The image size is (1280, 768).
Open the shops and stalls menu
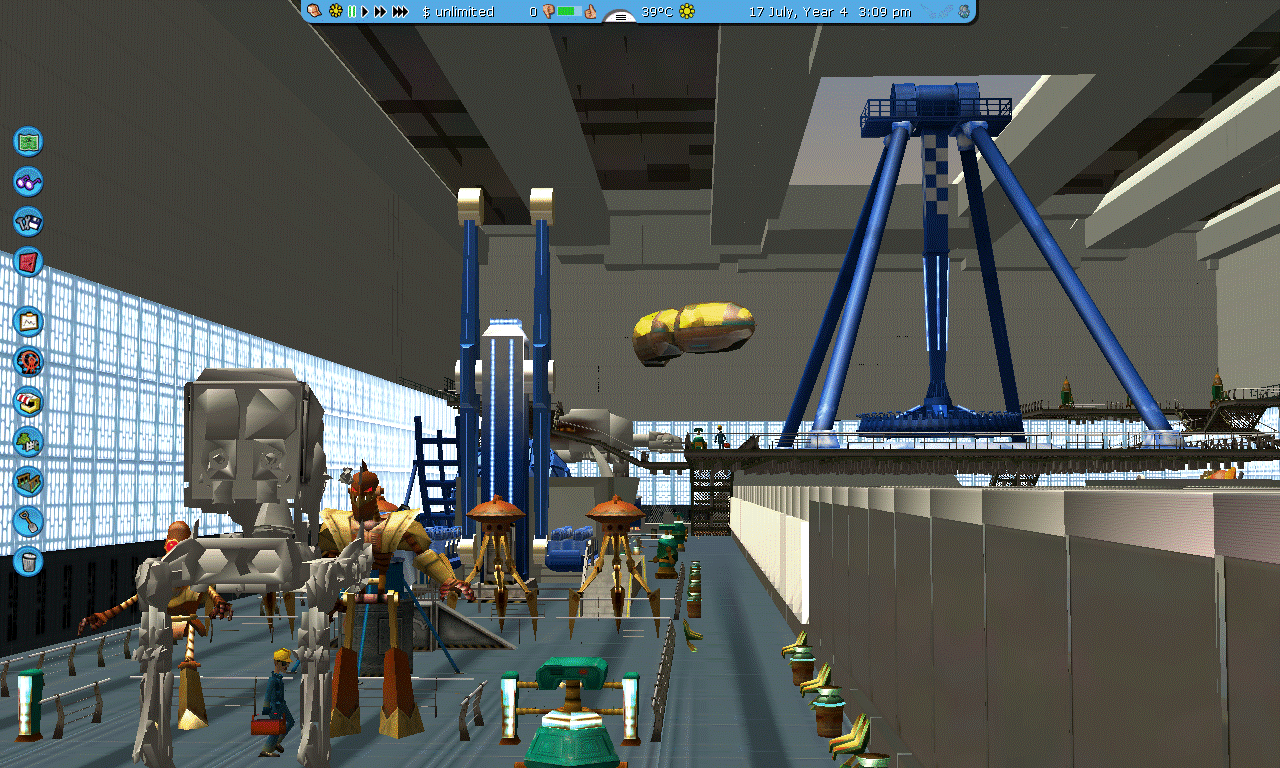pos(28,401)
